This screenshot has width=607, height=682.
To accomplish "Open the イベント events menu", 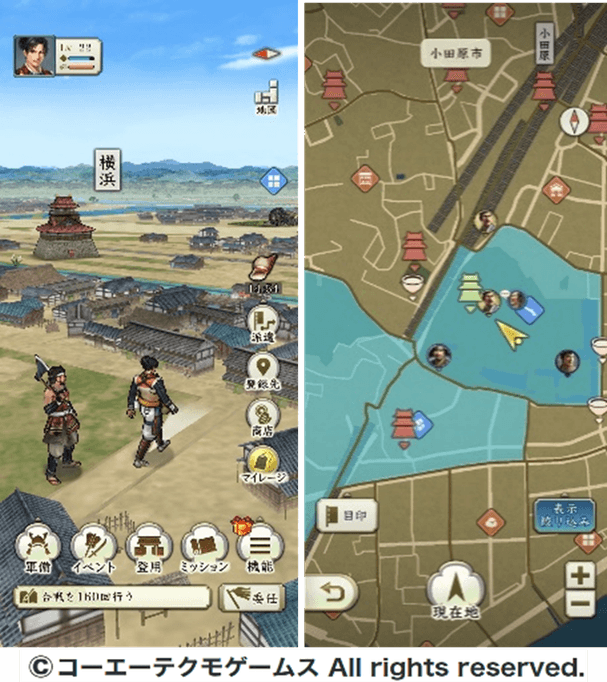I will pos(93,548).
